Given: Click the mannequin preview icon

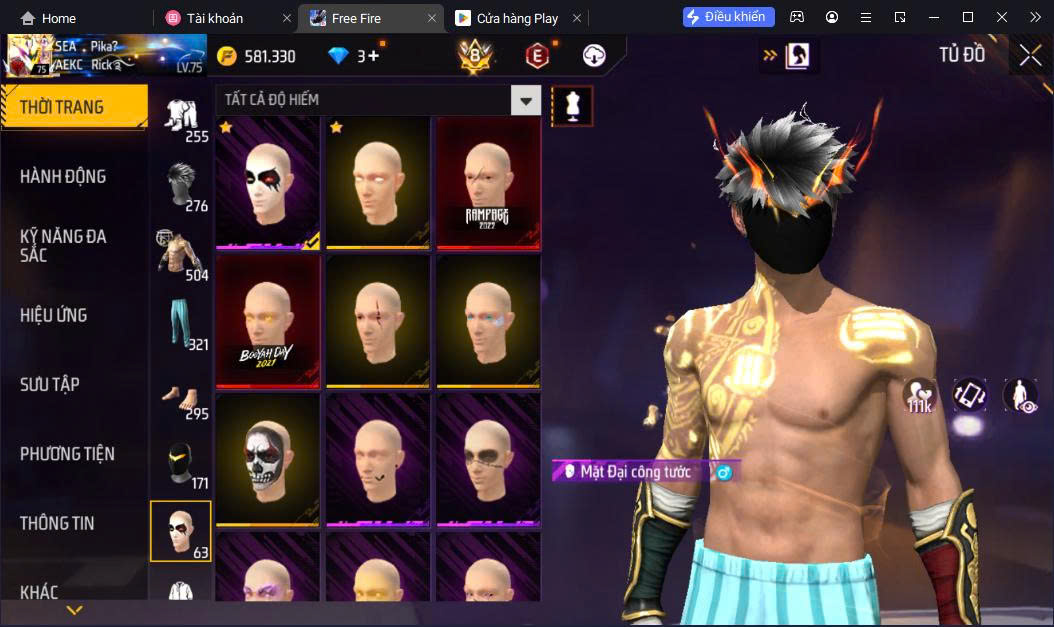Looking at the screenshot, I should (x=573, y=105).
